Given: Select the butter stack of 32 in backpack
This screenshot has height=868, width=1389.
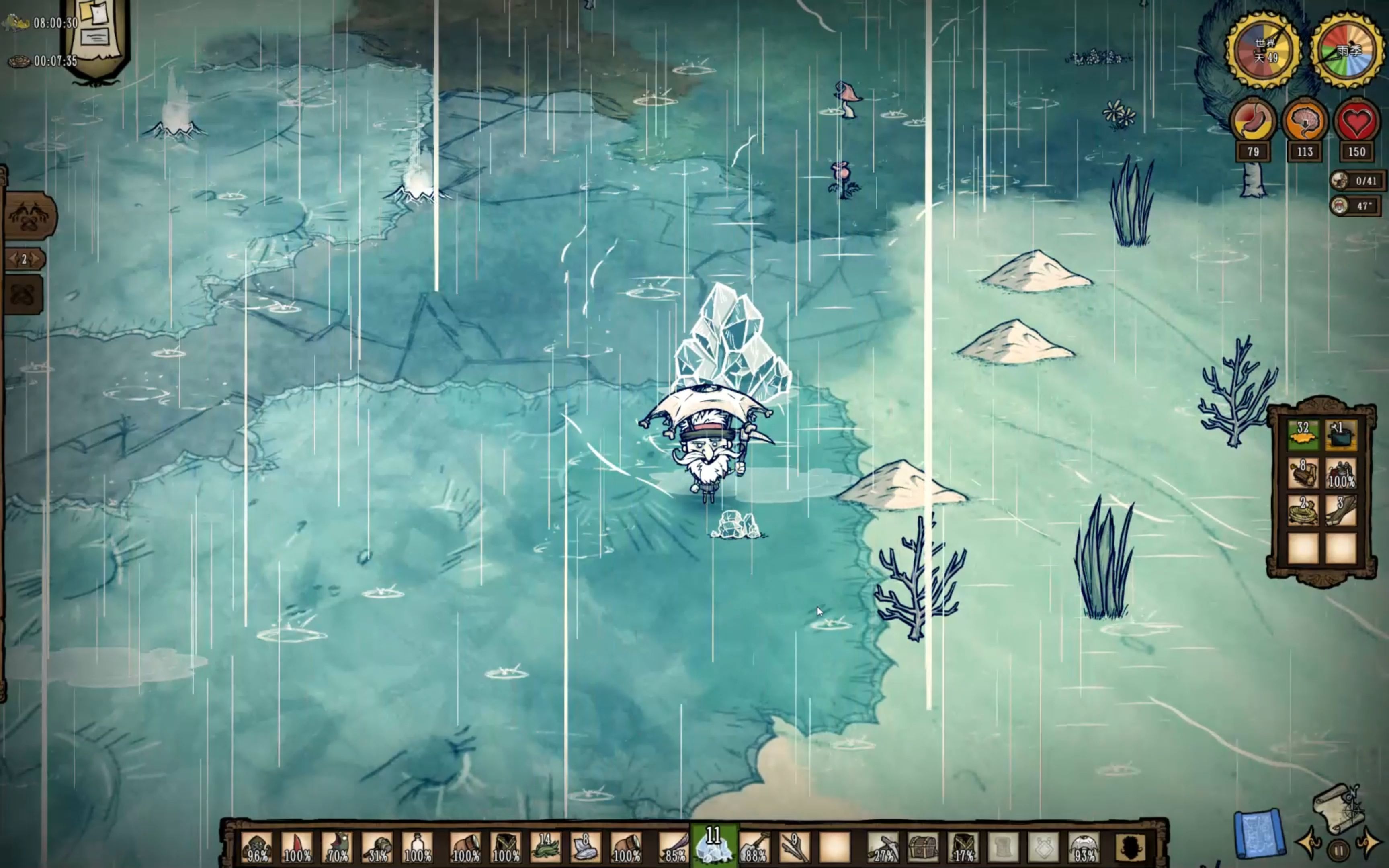Looking at the screenshot, I should (1303, 435).
